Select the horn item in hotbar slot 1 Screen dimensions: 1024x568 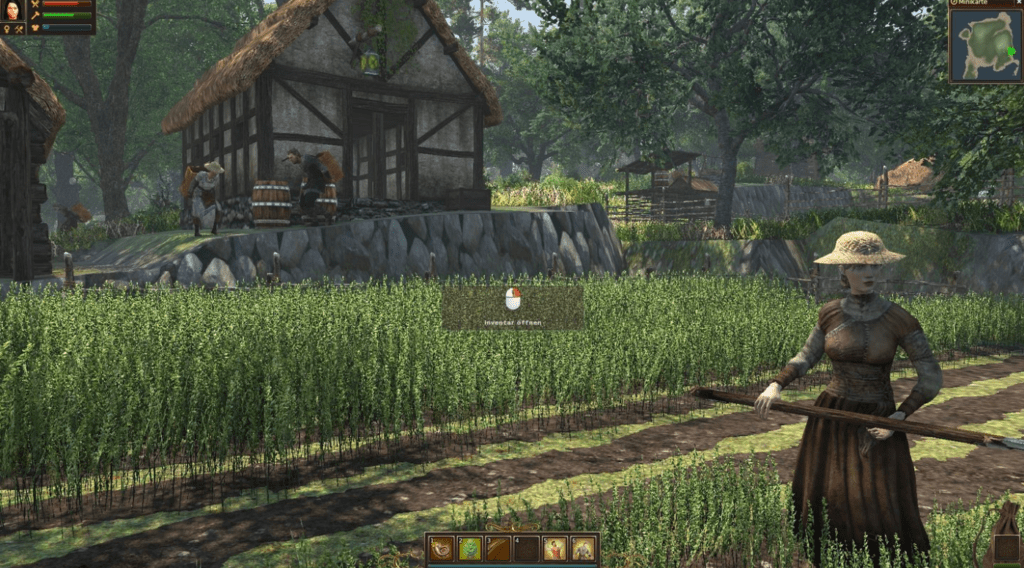click(442, 548)
